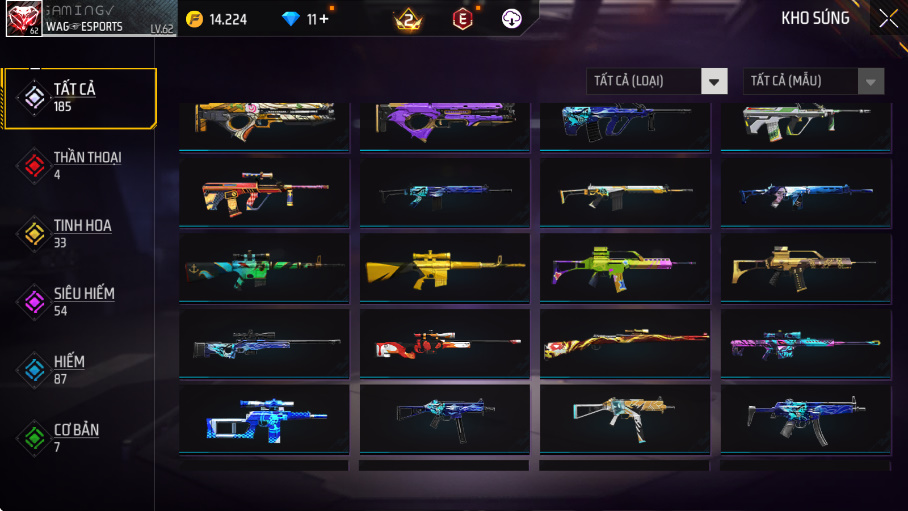Pick the lime green rifle skin
908x511 pixels.
(624, 267)
